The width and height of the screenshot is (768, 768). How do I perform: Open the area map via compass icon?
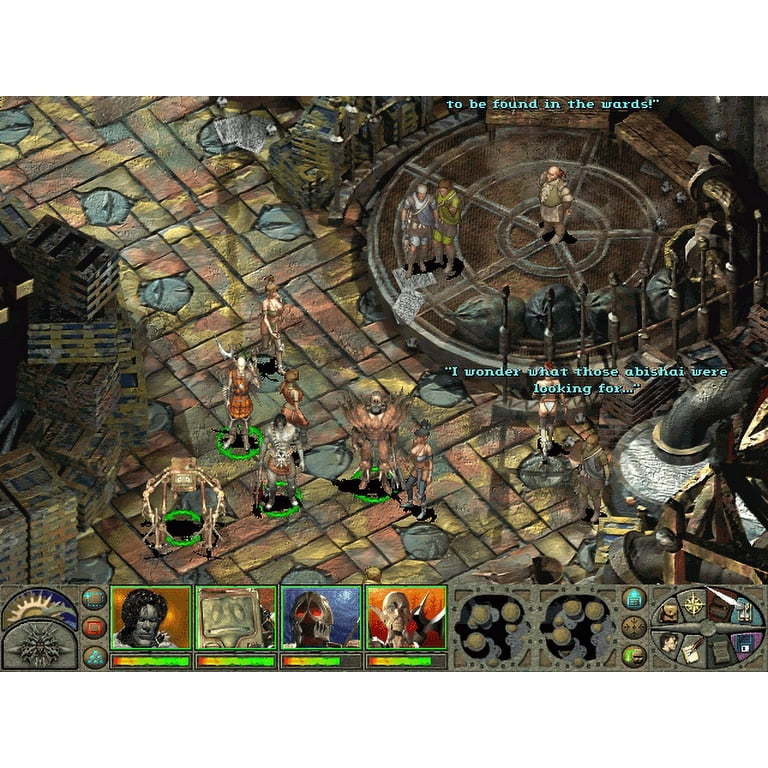tap(694, 605)
